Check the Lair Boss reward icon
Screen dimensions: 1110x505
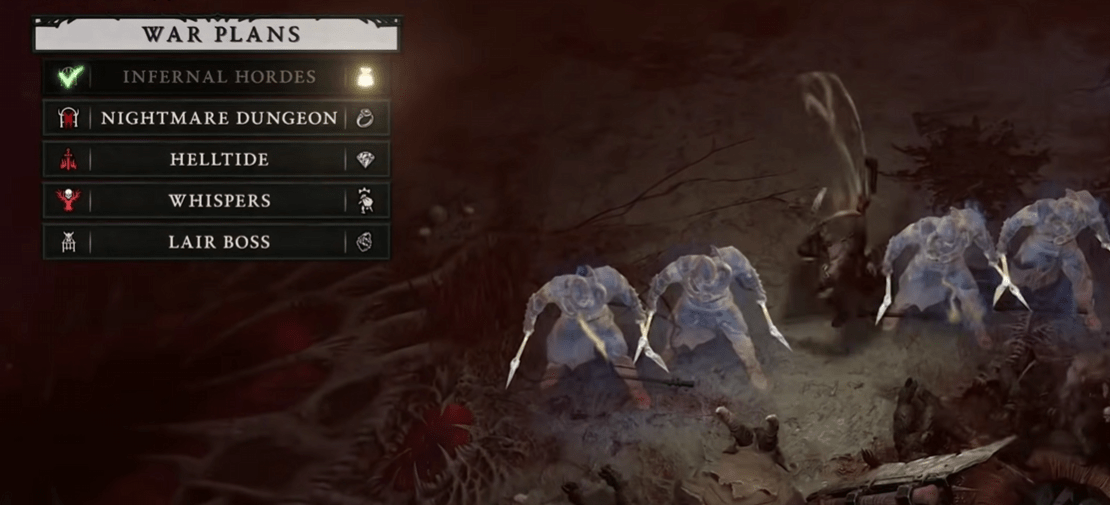[365, 242]
